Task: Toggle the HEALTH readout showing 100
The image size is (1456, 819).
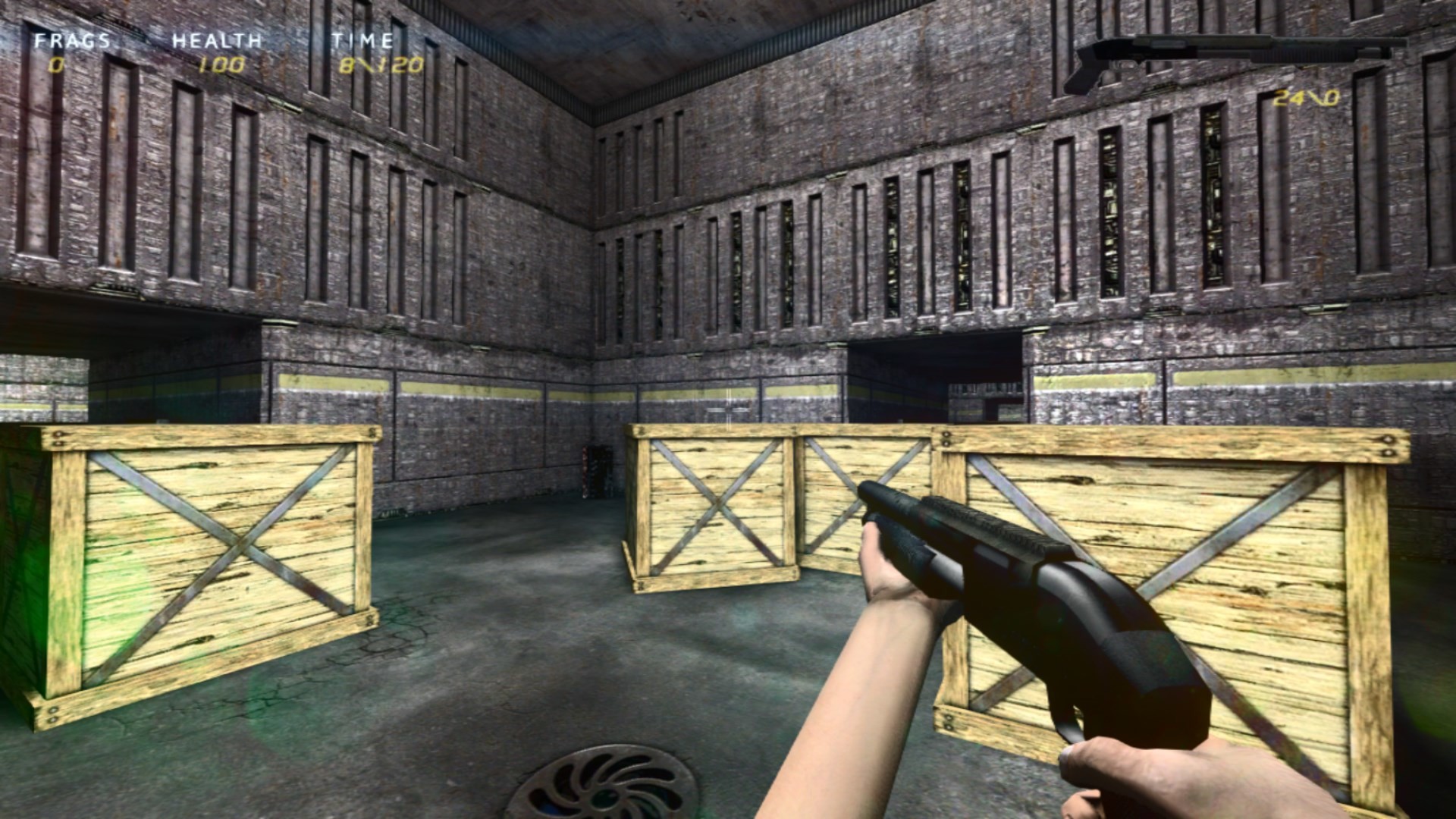Action: pos(220,64)
